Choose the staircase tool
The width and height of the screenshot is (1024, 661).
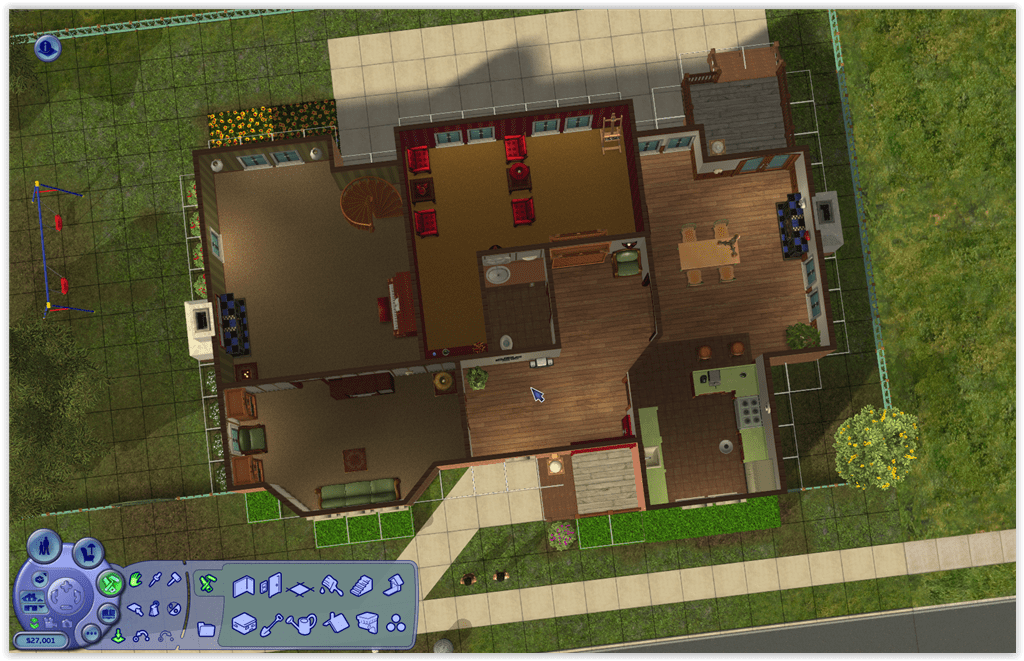coord(363,586)
